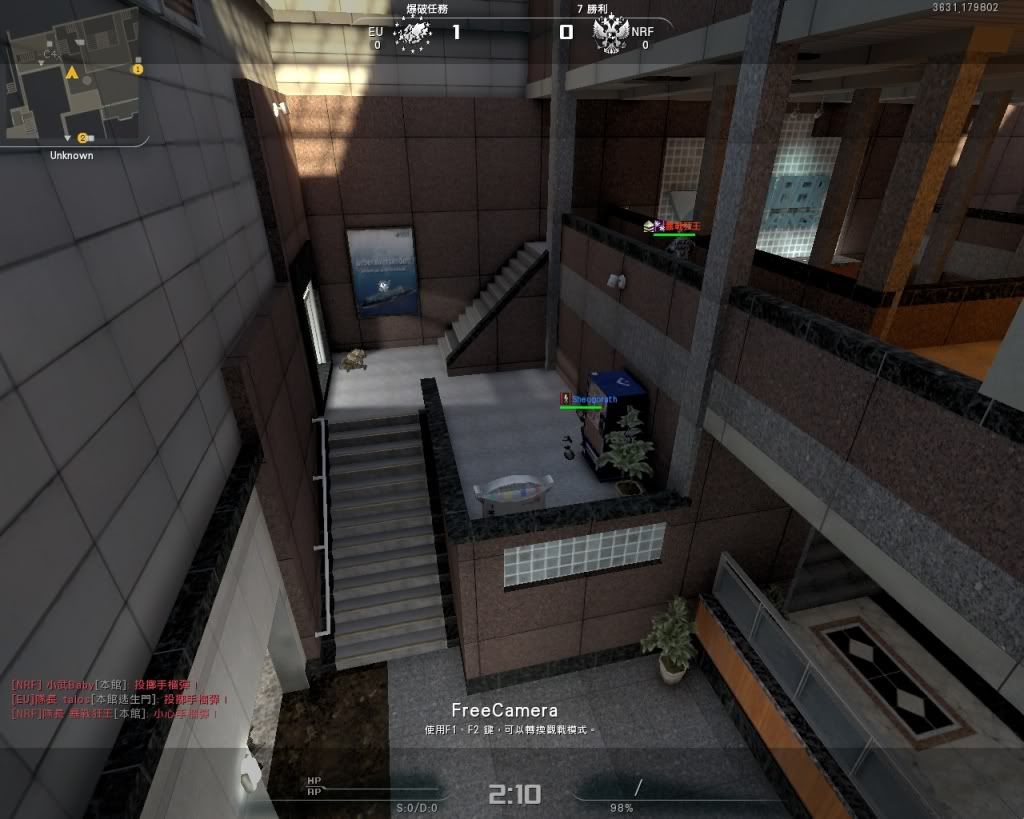Screen dimensions: 1024x819
Task: Select the yellow number 1 minimap marker
Action: [x=138, y=70]
